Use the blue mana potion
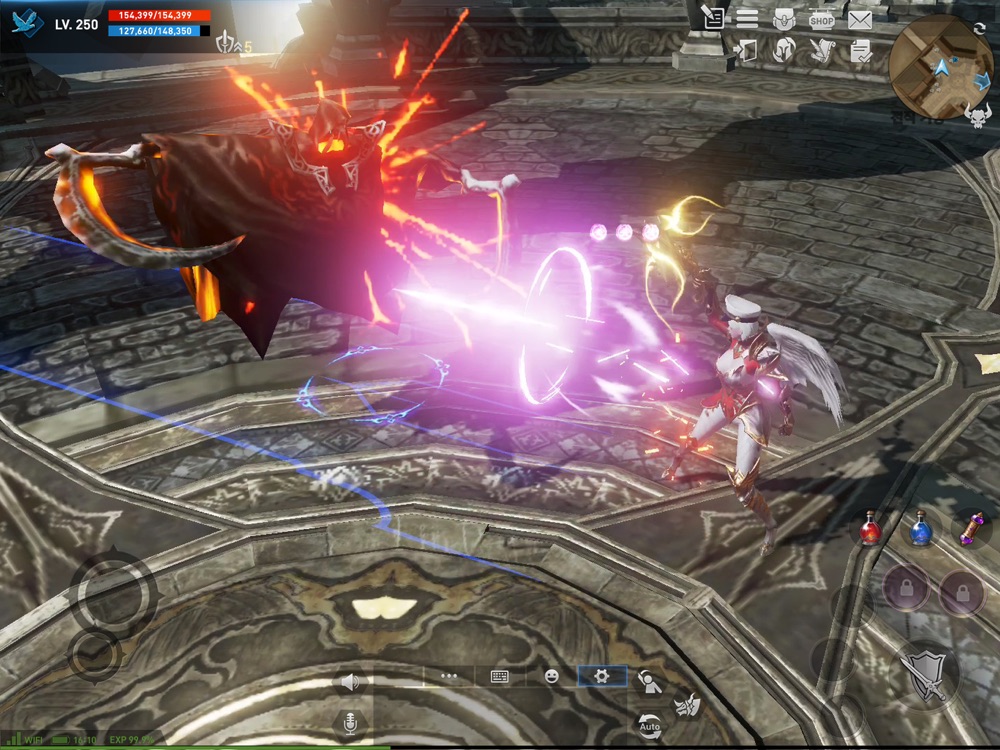1000x750 pixels. coord(921,529)
